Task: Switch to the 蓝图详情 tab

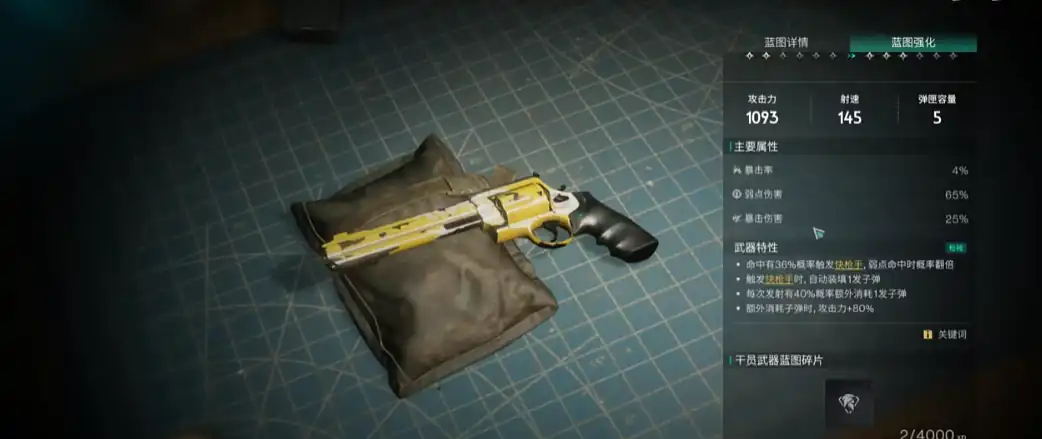Action: pos(786,43)
